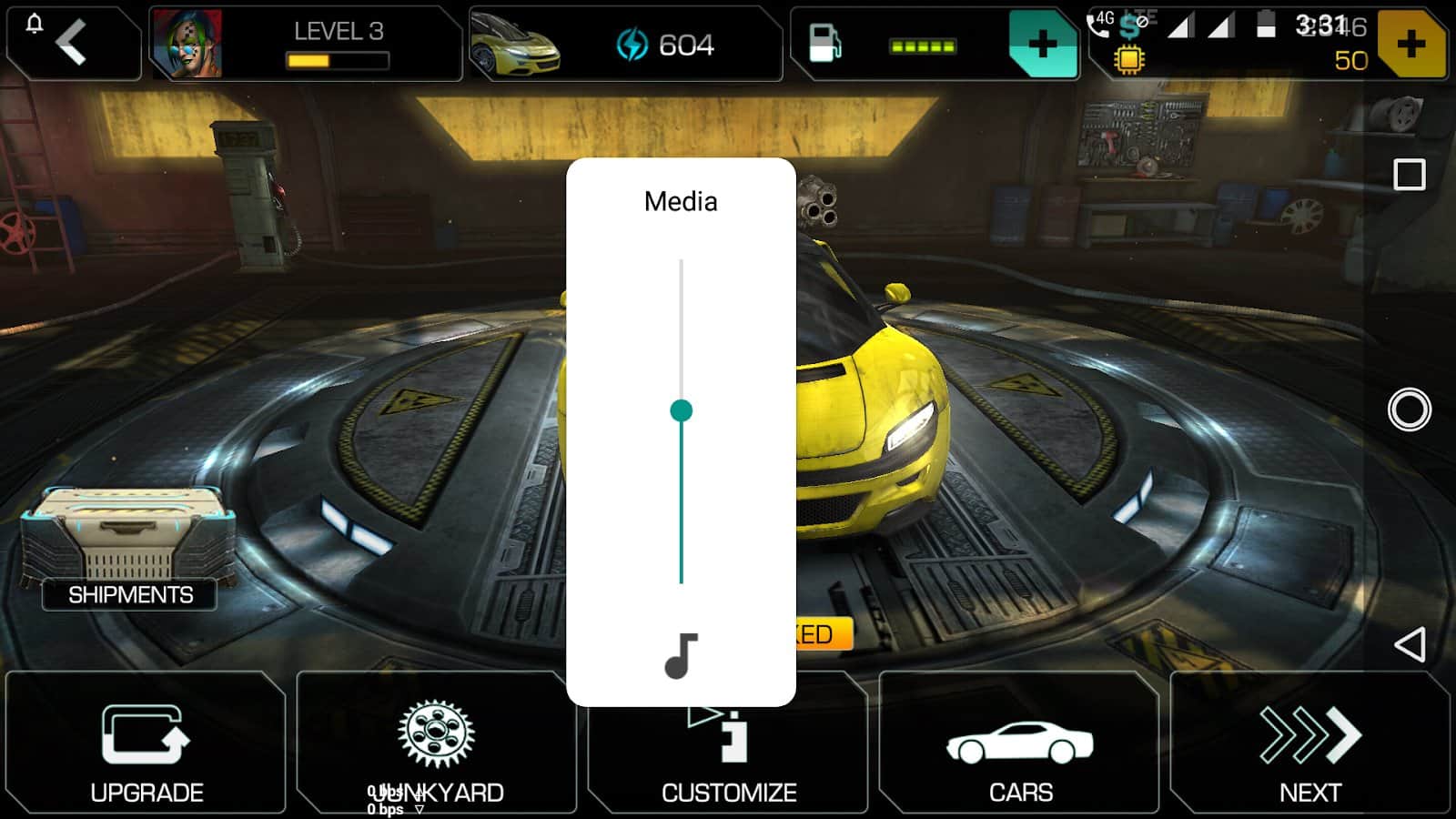Tap the music note below the volume slider

click(x=682, y=651)
